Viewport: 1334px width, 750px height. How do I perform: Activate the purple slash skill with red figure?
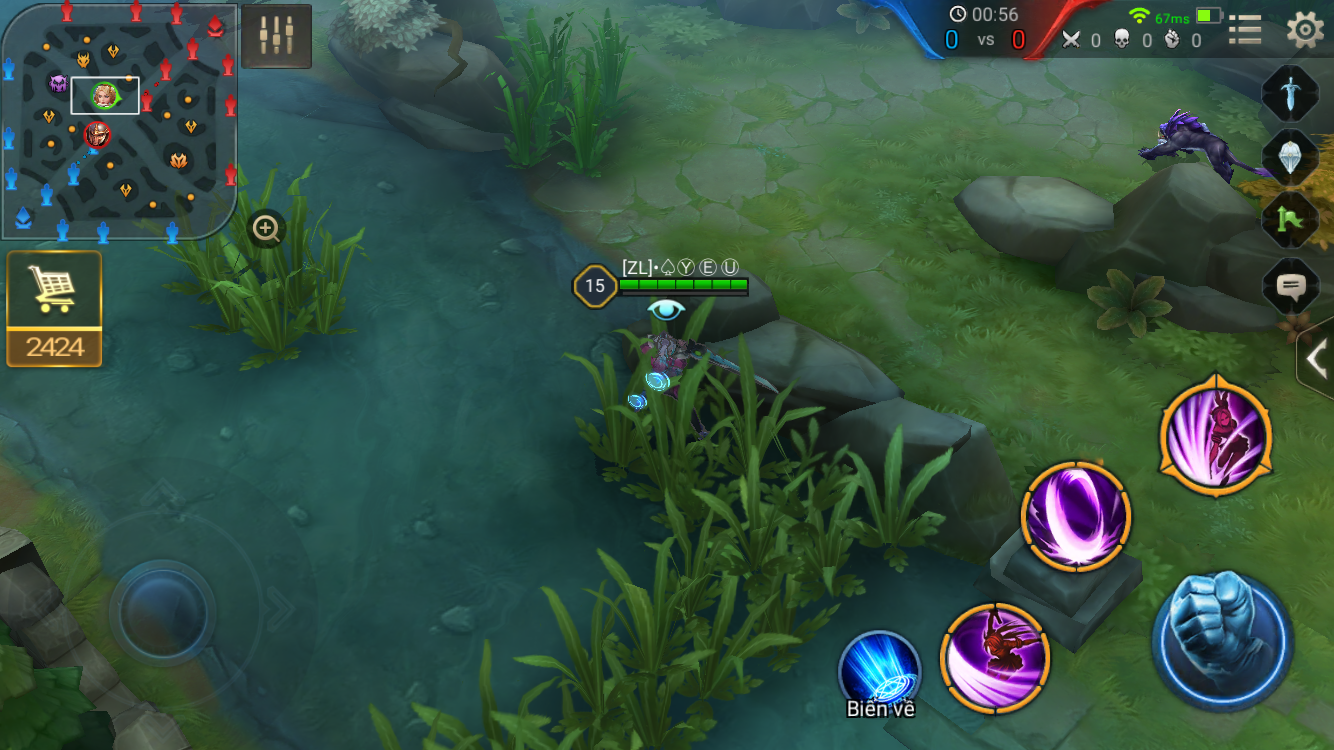point(995,657)
